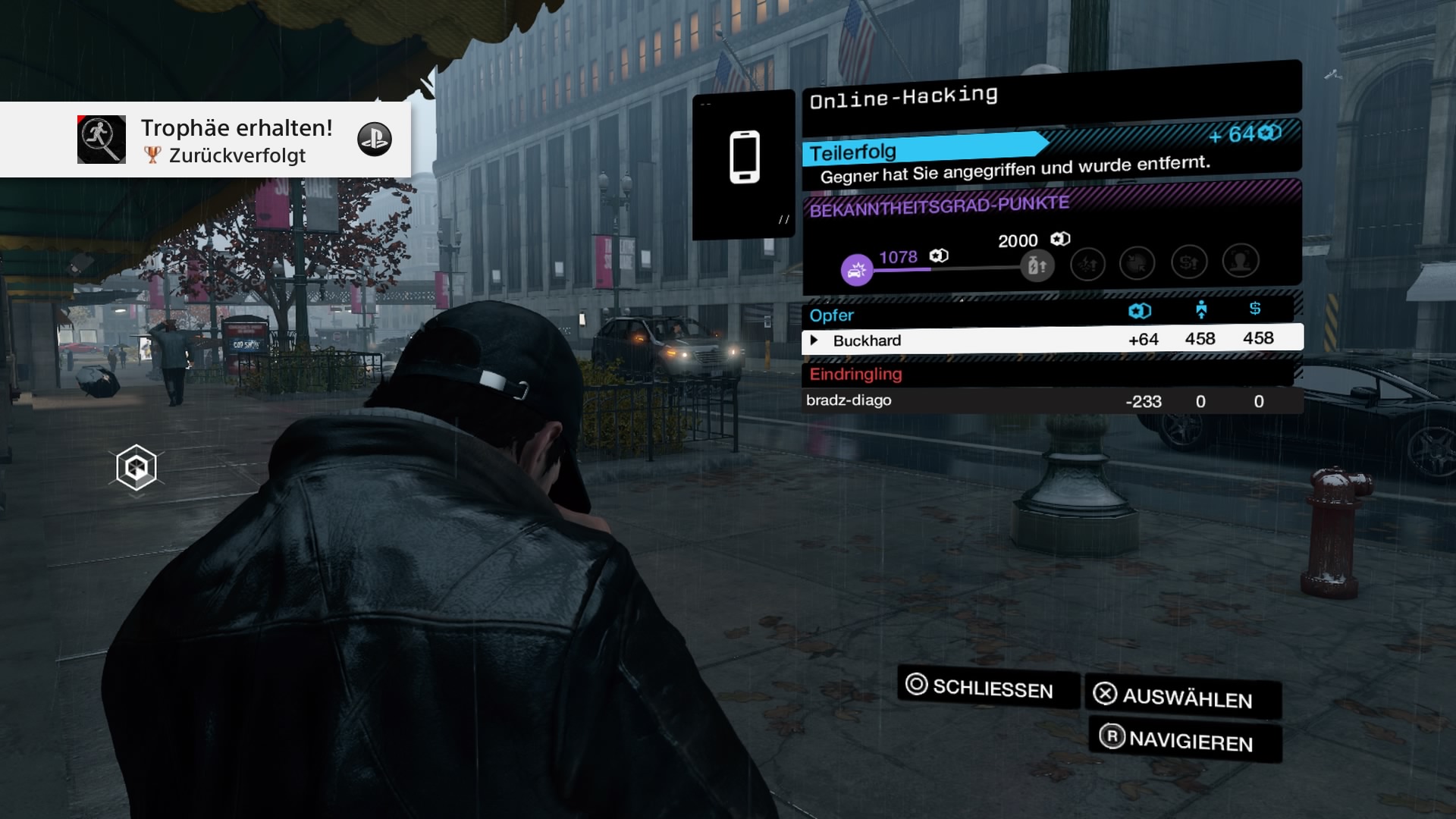The width and height of the screenshot is (1456, 819).
Task: Select the Buckhard victim row
Action: (1052, 340)
